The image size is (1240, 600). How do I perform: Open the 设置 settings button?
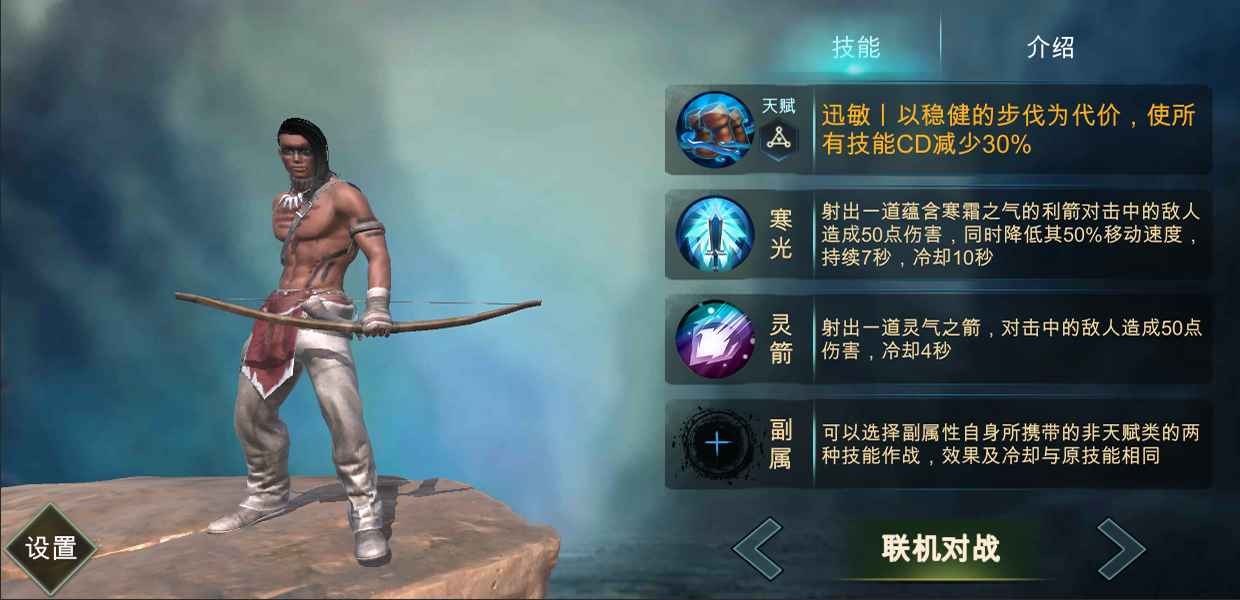pyautogui.click(x=50, y=548)
